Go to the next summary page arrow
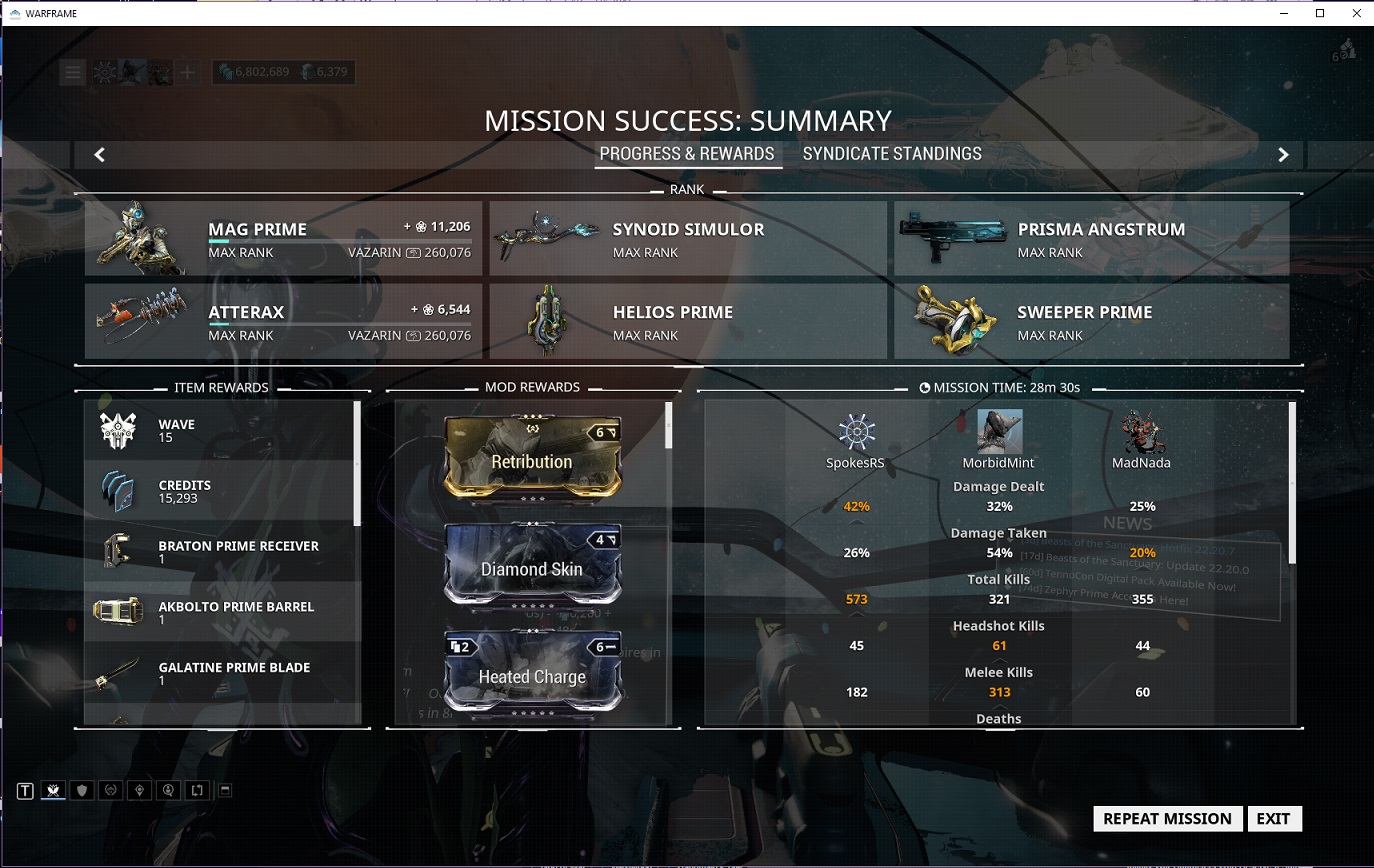The width and height of the screenshot is (1374, 868). click(x=1283, y=154)
